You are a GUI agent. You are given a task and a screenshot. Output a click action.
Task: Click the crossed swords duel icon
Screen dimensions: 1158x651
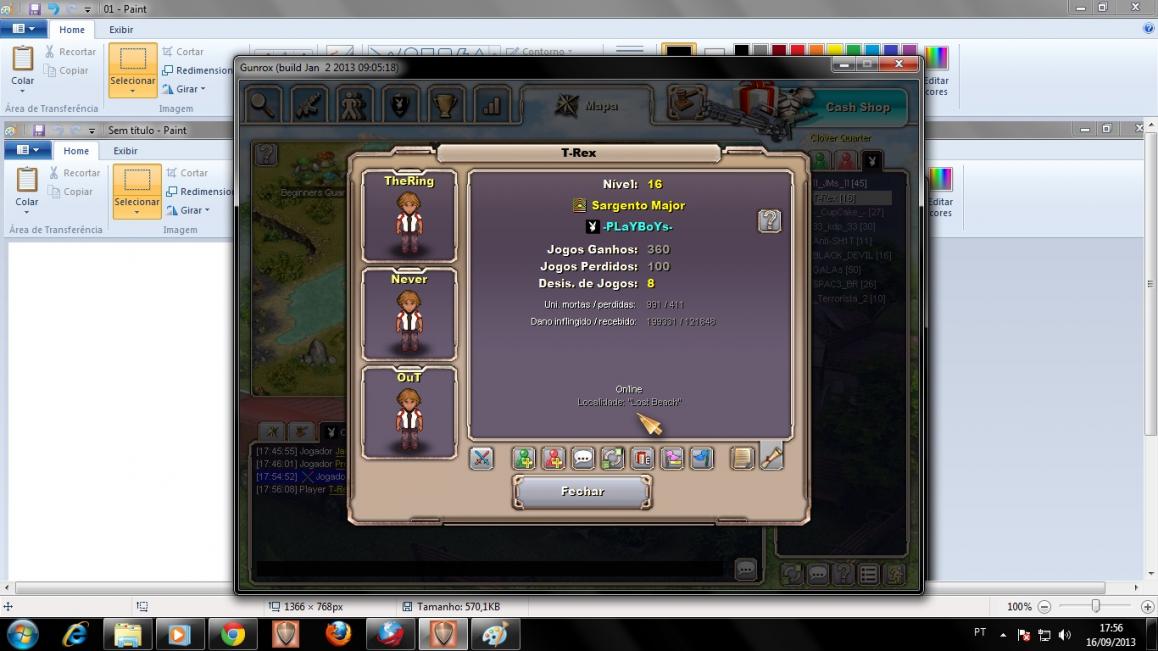[481, 458]
